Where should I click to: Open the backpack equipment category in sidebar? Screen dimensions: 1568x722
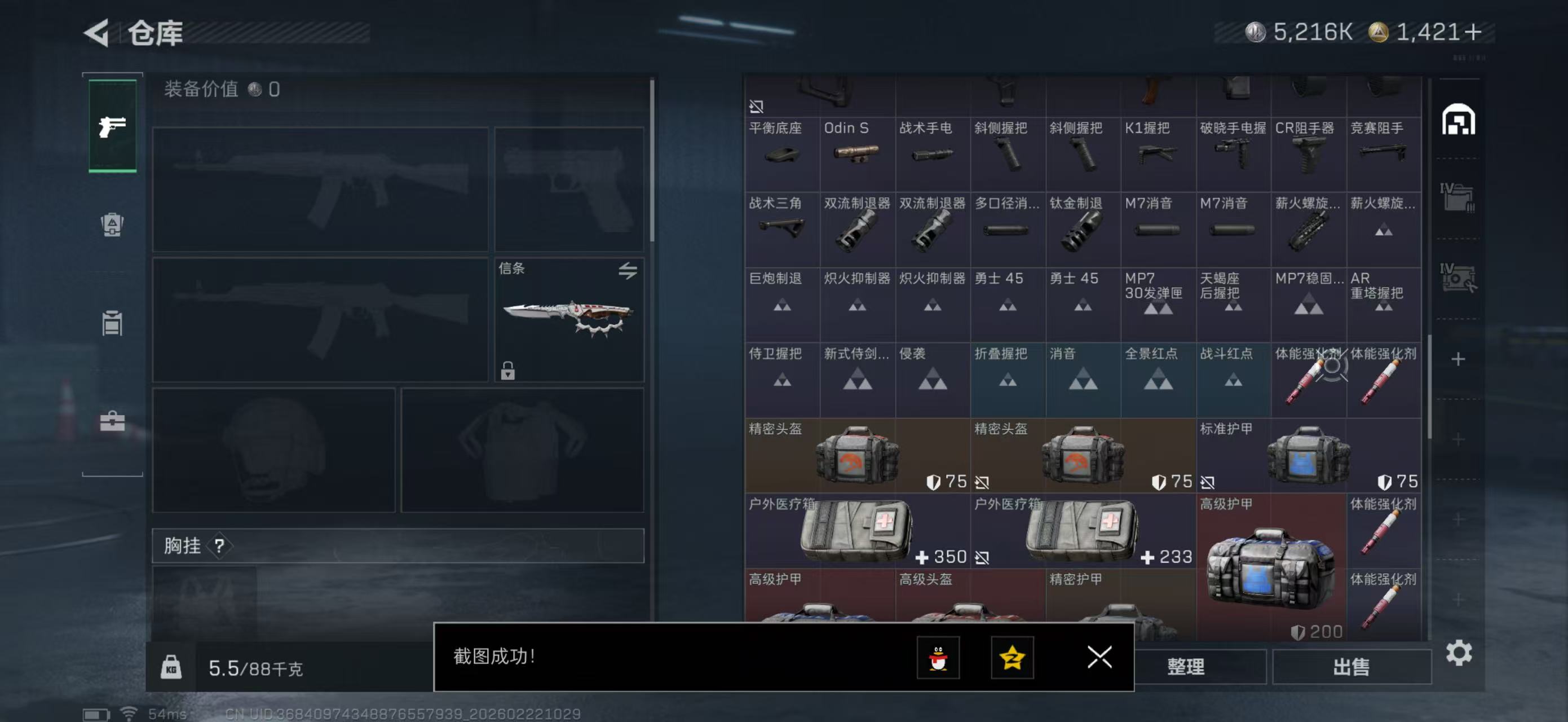pyautogui.click(x=112, y=225)
